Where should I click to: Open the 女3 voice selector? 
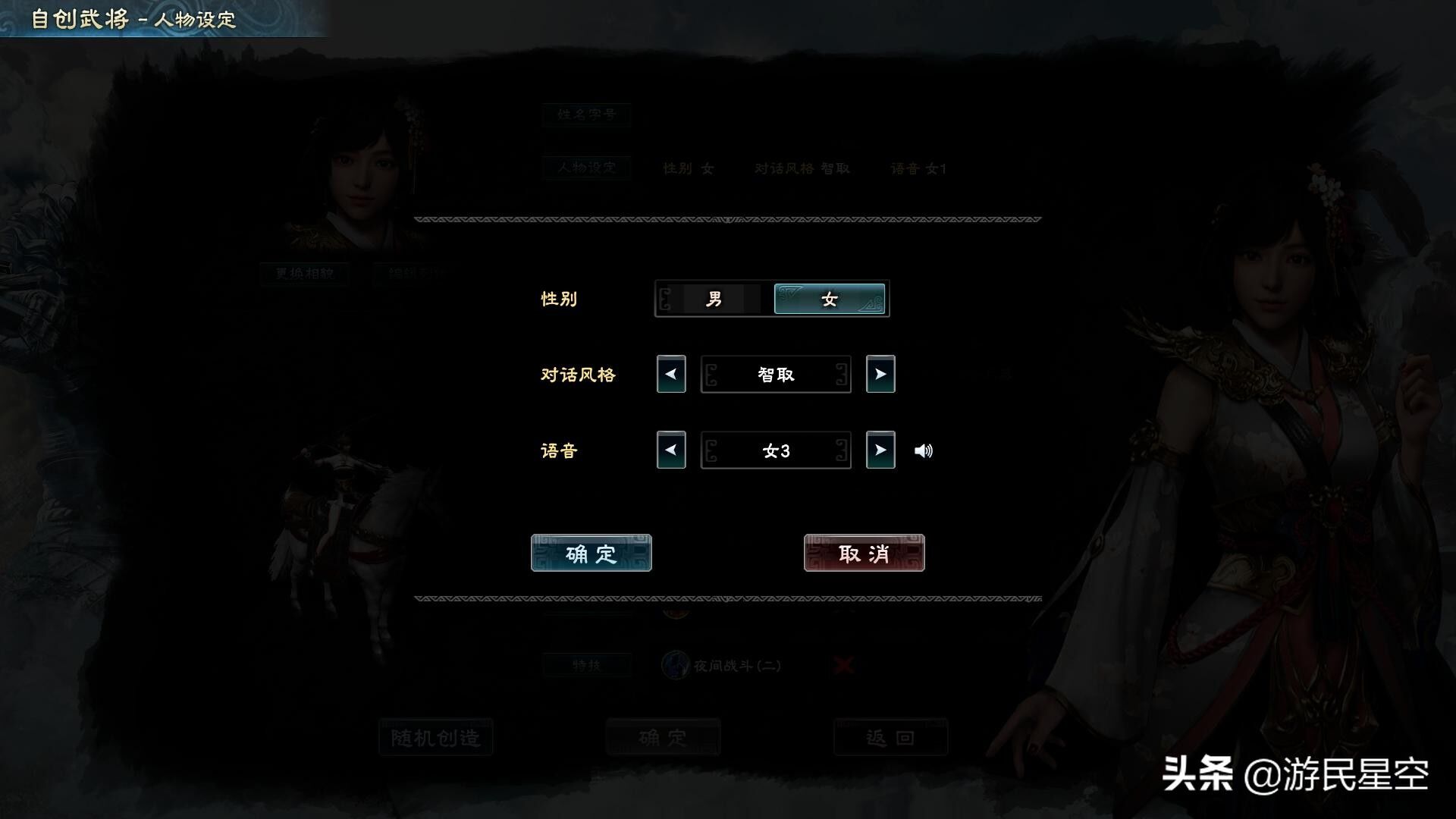[x=775, y=450]
